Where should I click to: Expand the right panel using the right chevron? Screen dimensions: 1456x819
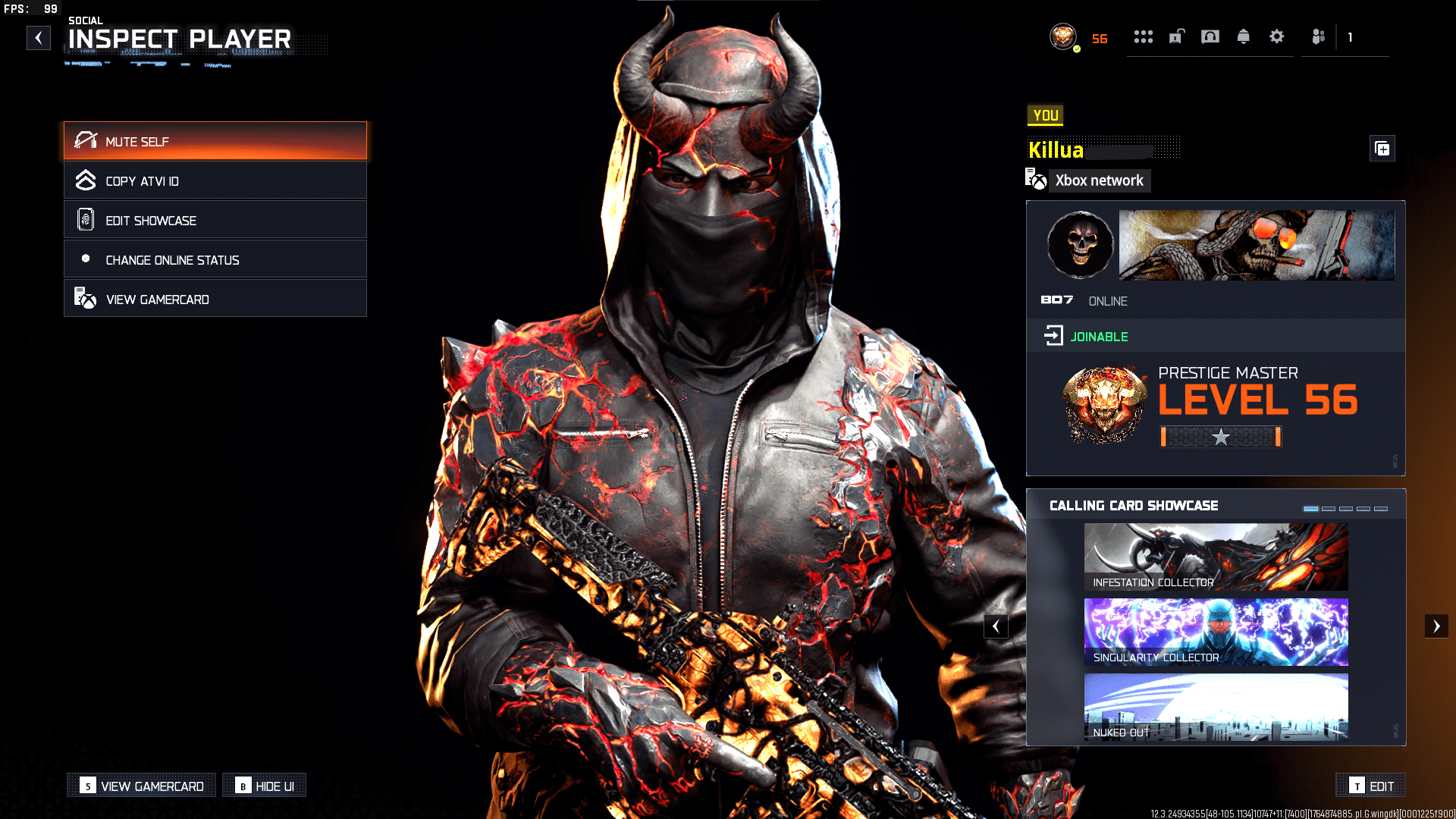(x=1437, y=626)
